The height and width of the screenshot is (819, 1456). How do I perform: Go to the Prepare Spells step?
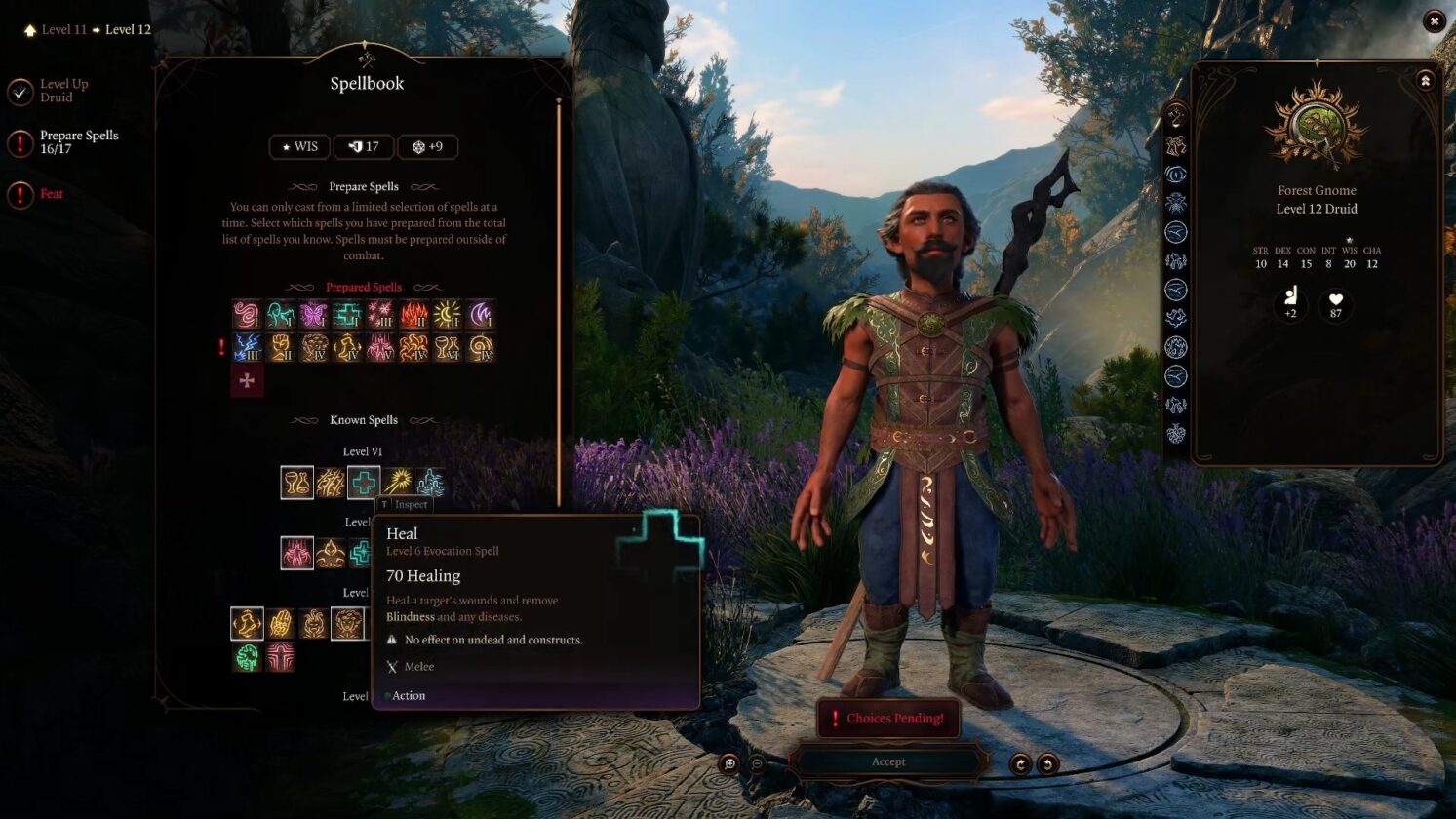coord(78,142)
